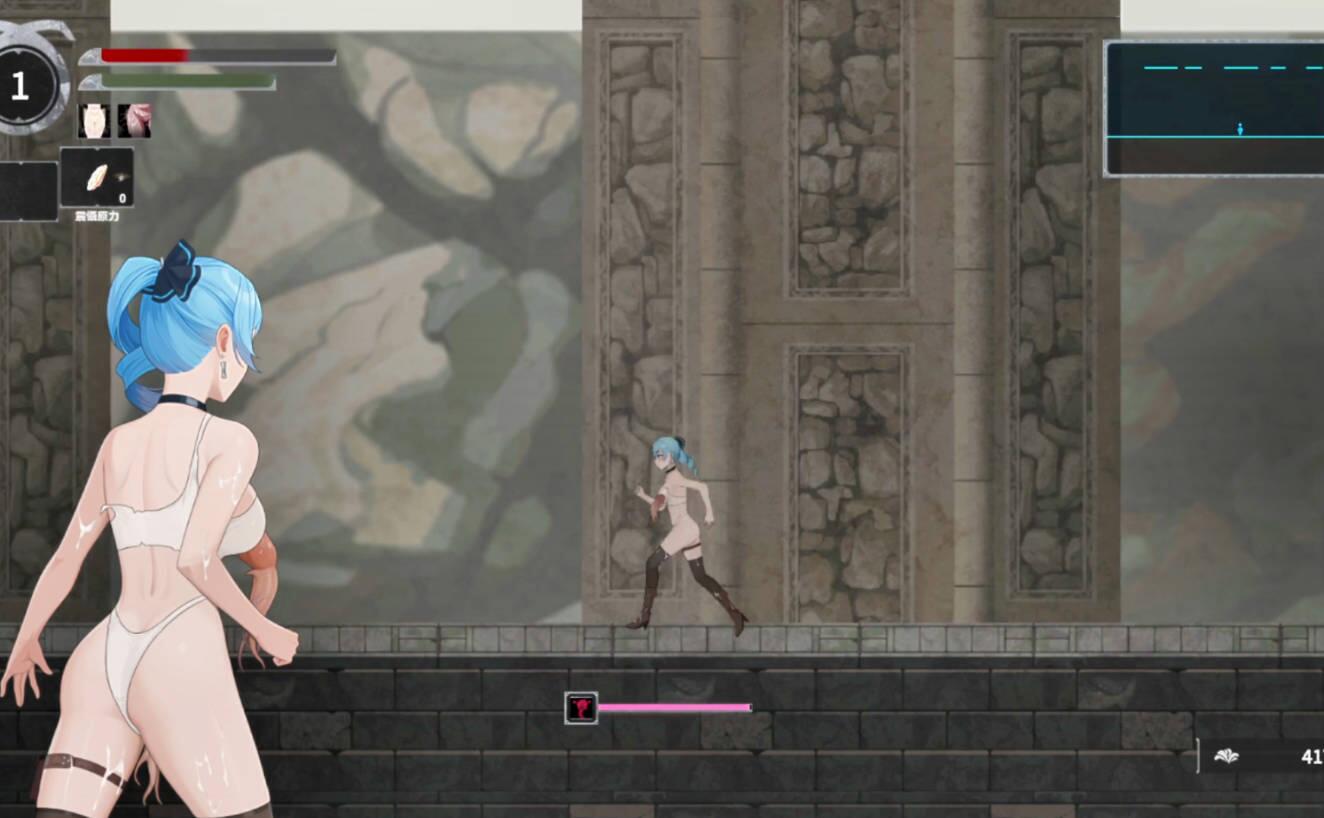Click the small sparkle beside the item slot
Screen dimensions: 1324x818
point(119,177)
